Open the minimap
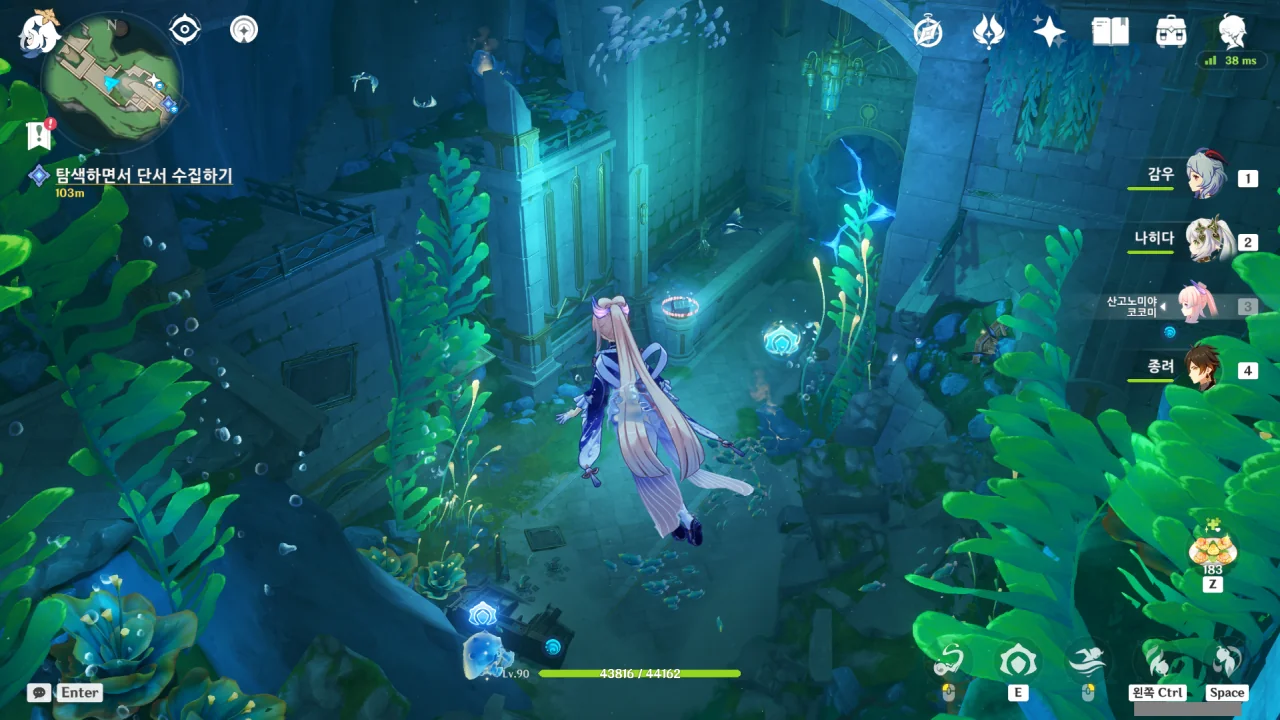This screenshot has width=1280, height=720. [112, 82]
